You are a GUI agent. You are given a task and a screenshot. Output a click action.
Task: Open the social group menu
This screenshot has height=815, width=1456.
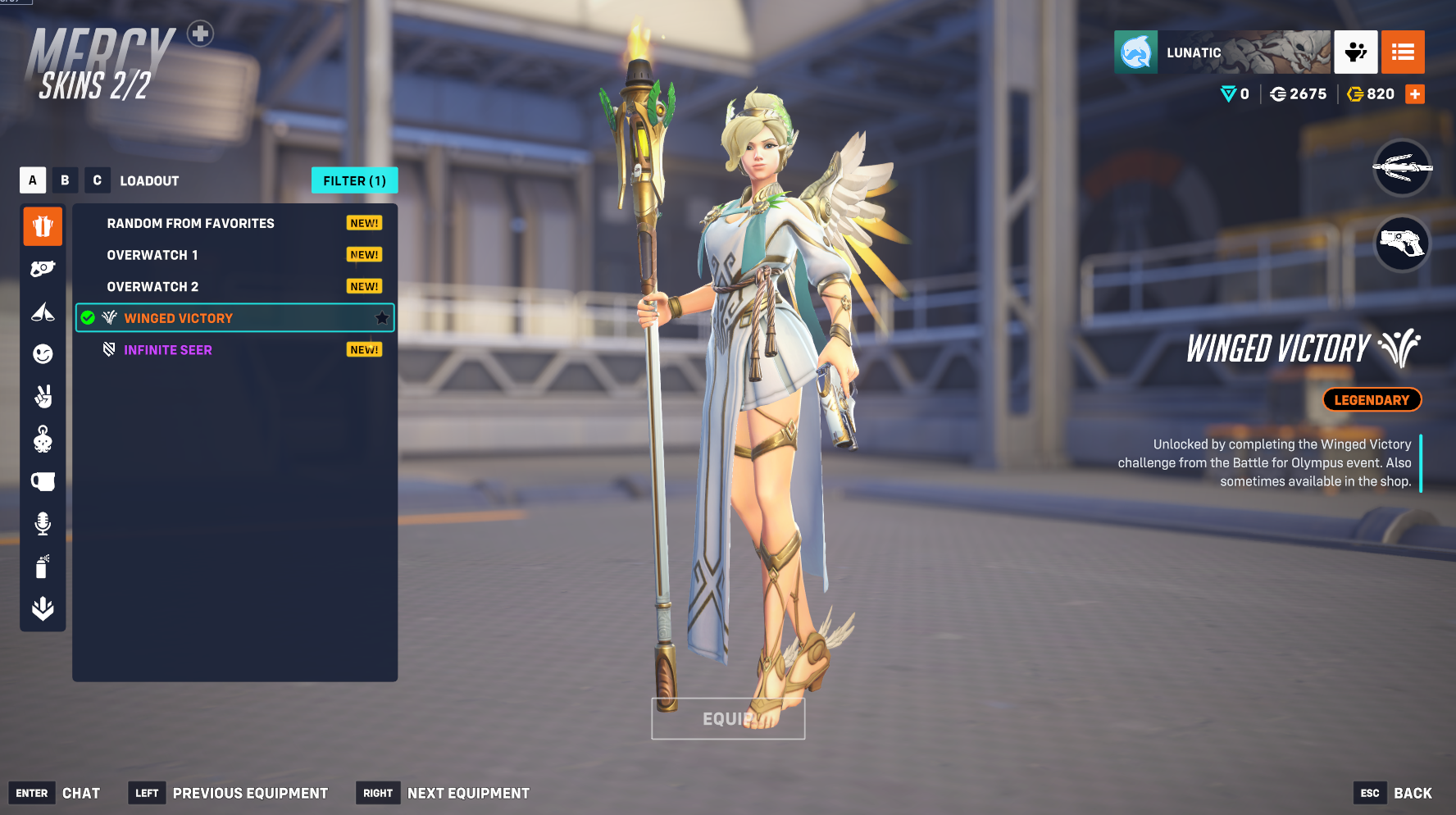click(x=1355, y=52)
